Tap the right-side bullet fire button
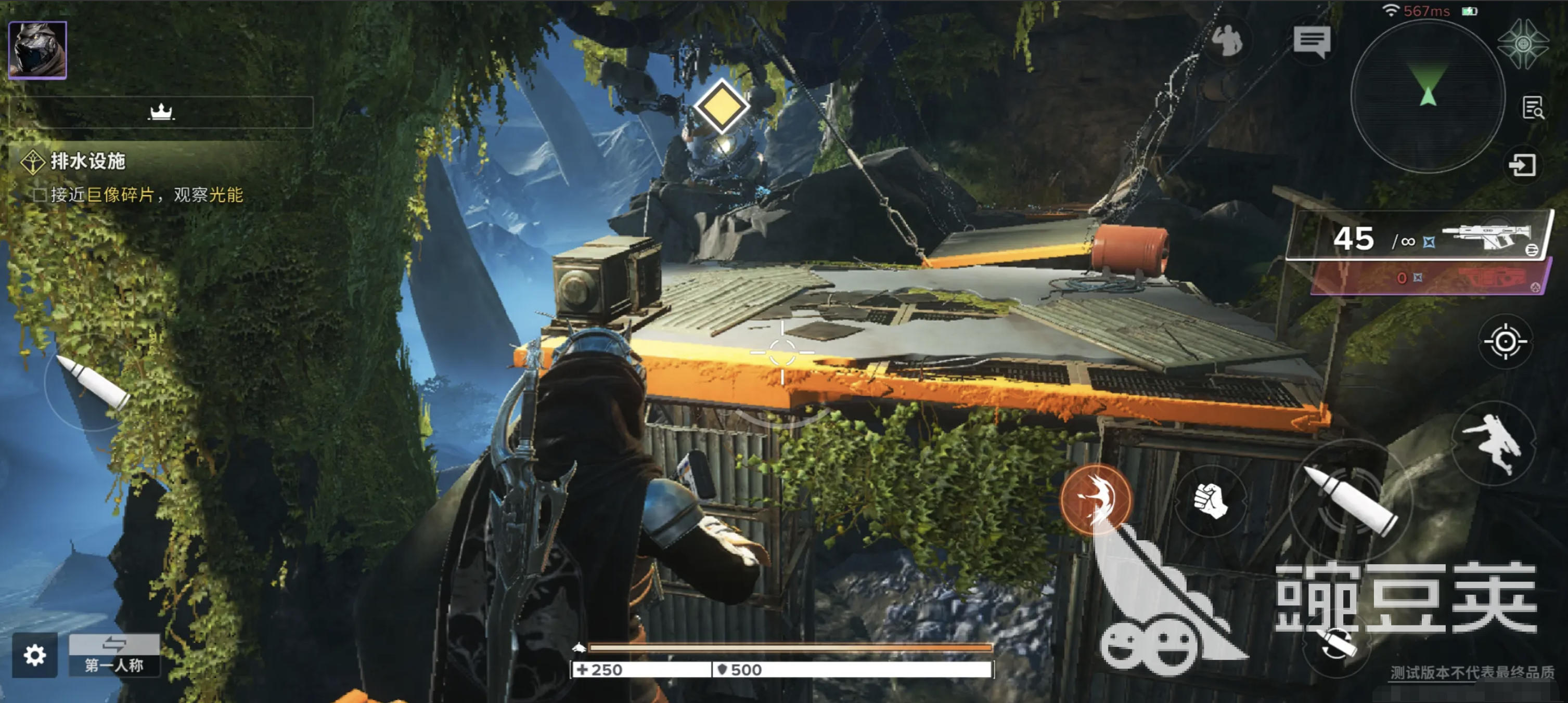Viewport: 1568px width, 703px height. 1351,499
